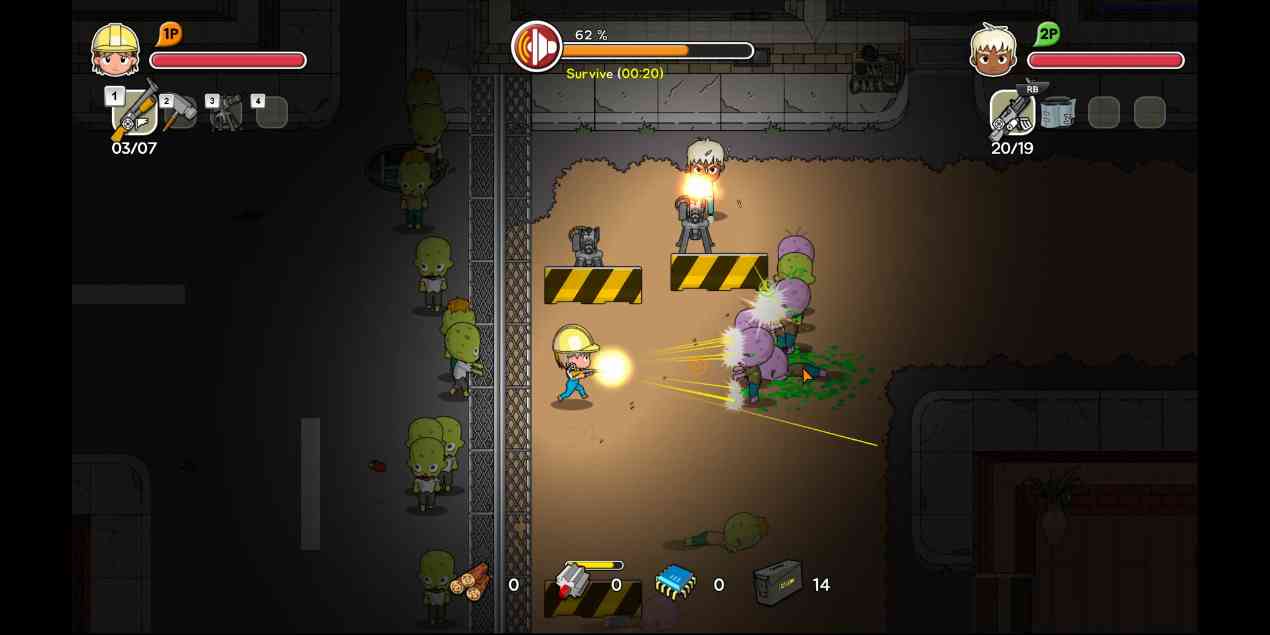Click player 1's hard hat portrait
Screen dimensions: 1270x635
[x=115, y=50]
